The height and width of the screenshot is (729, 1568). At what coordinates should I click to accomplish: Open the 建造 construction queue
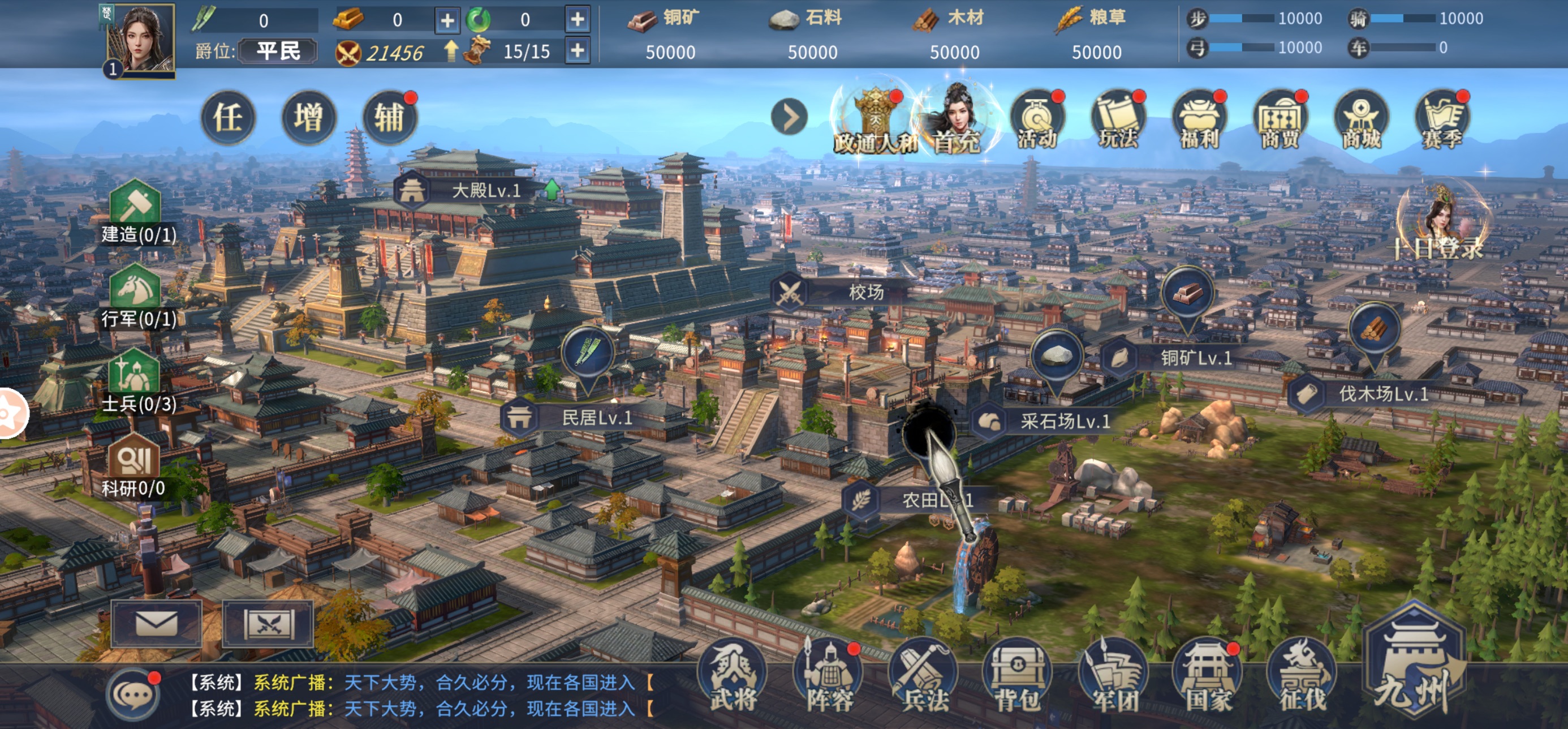(x=136, y=211)
